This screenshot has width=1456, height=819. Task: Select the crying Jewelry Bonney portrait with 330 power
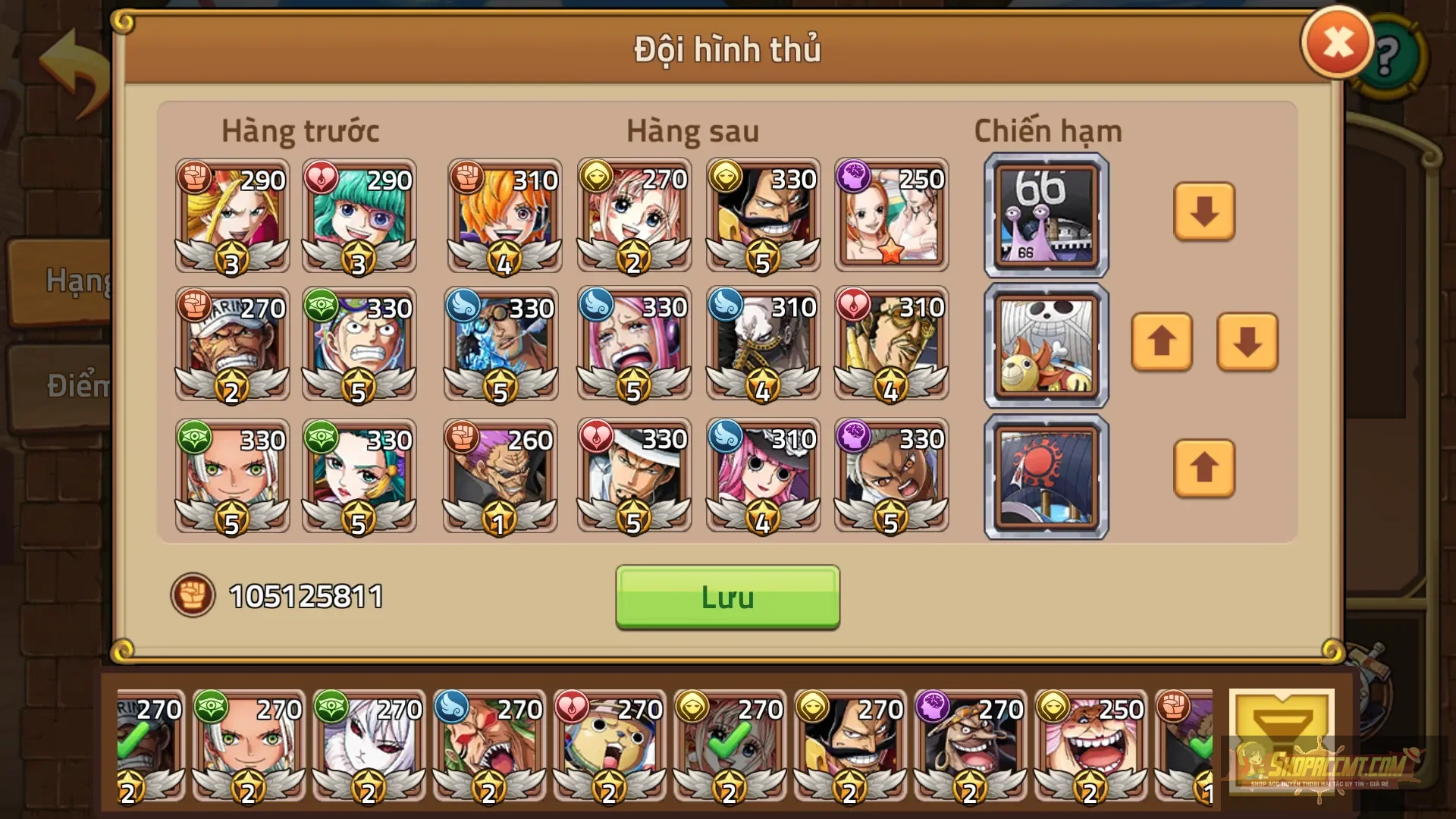pos(633,345)
